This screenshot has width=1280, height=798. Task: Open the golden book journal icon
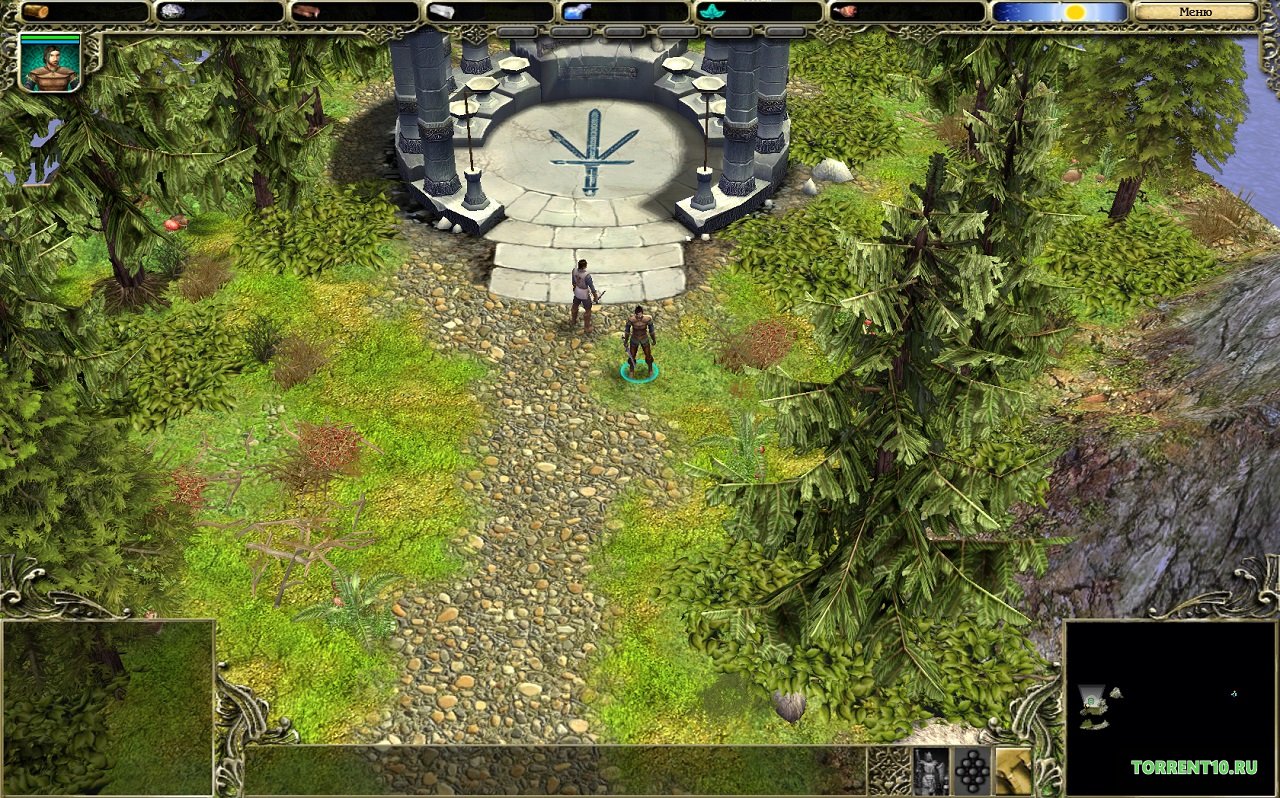click(x=1012, y=771)
